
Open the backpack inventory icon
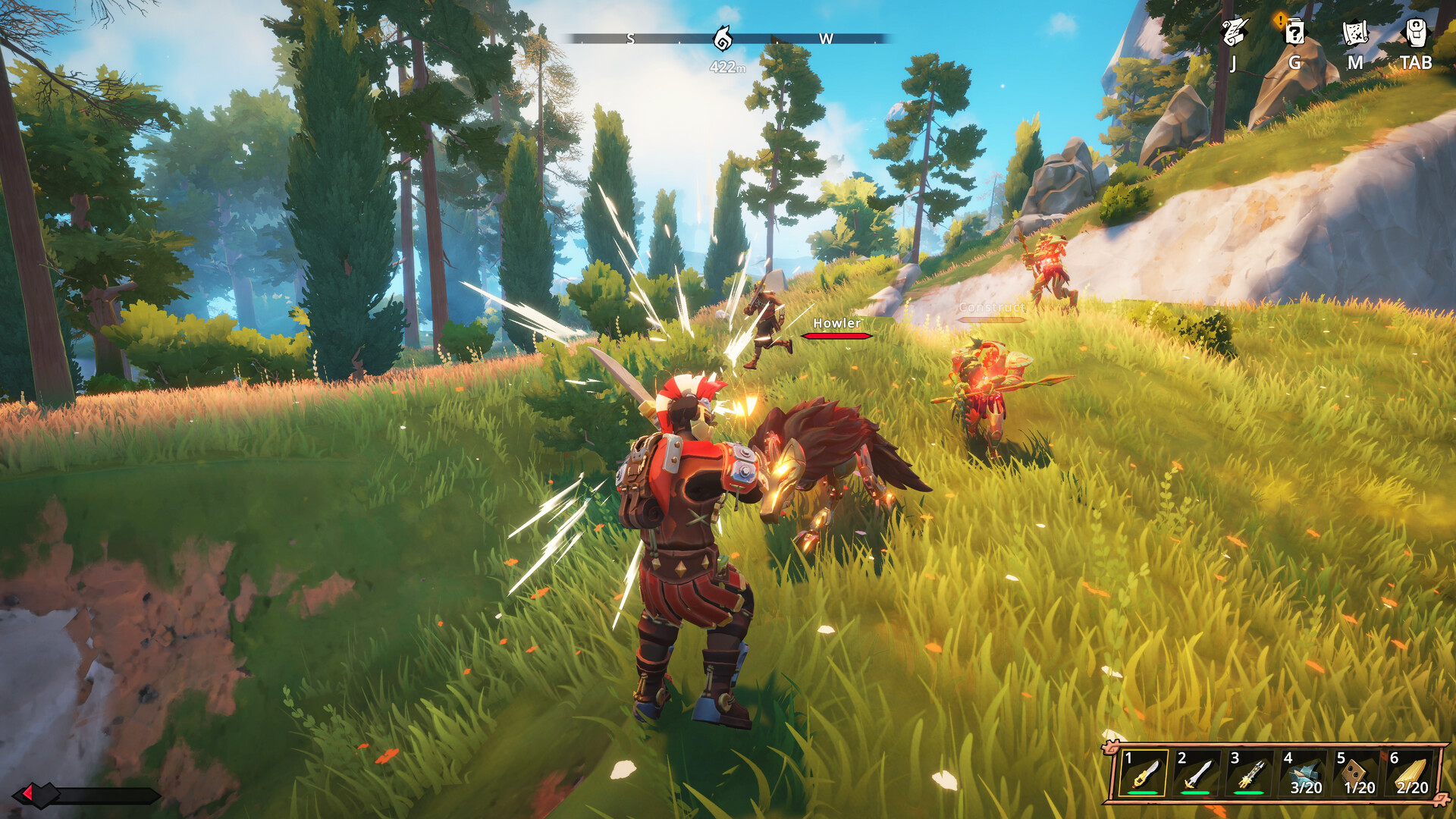coord(1416,33)
